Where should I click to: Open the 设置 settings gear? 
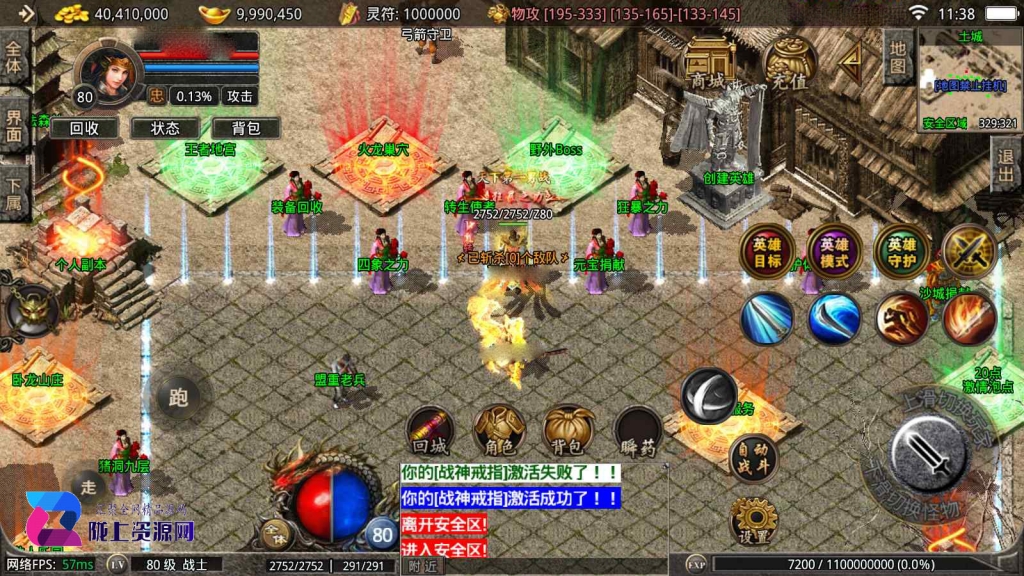753,521
